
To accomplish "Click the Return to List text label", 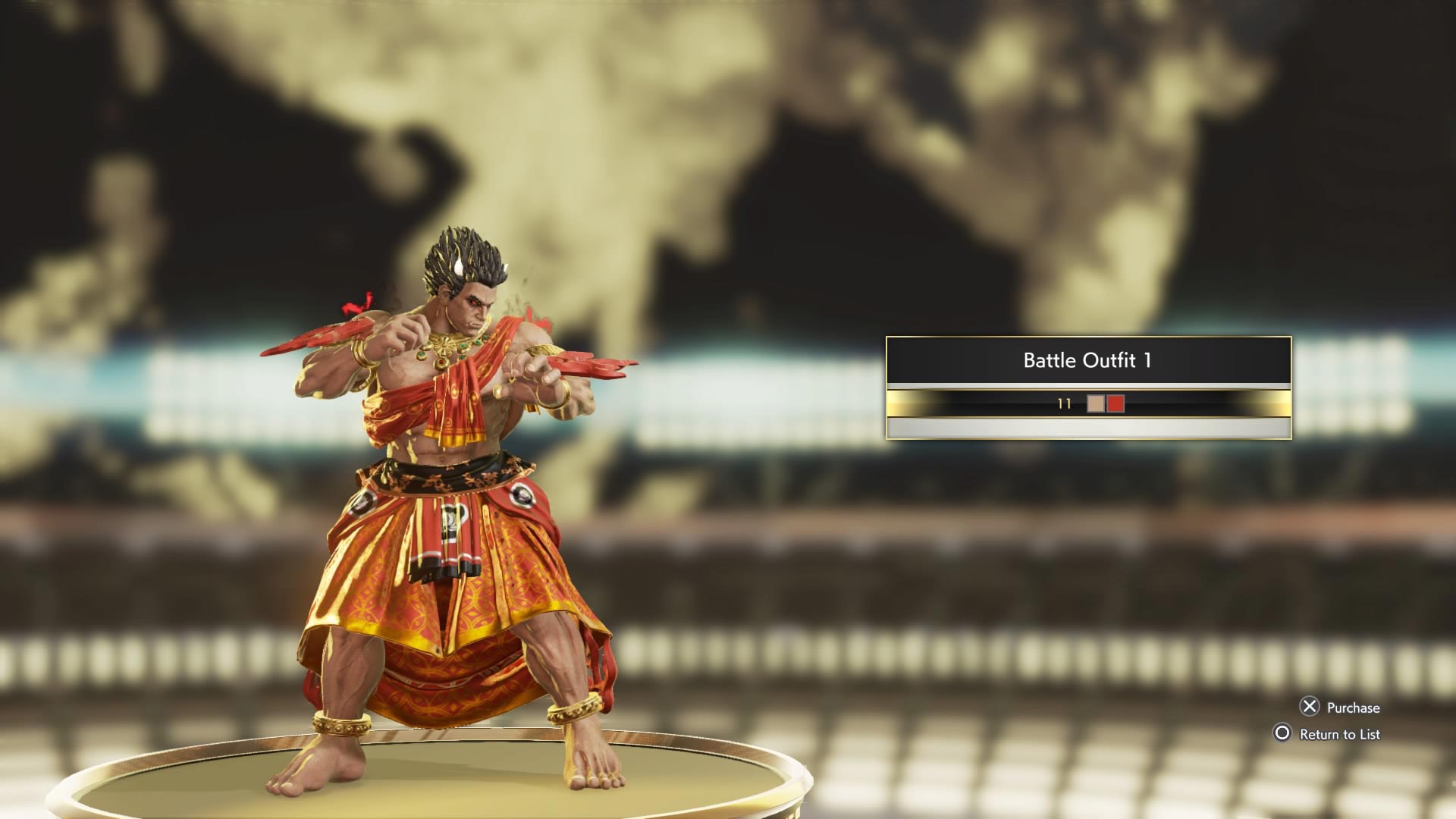I will pos(1341,735).
